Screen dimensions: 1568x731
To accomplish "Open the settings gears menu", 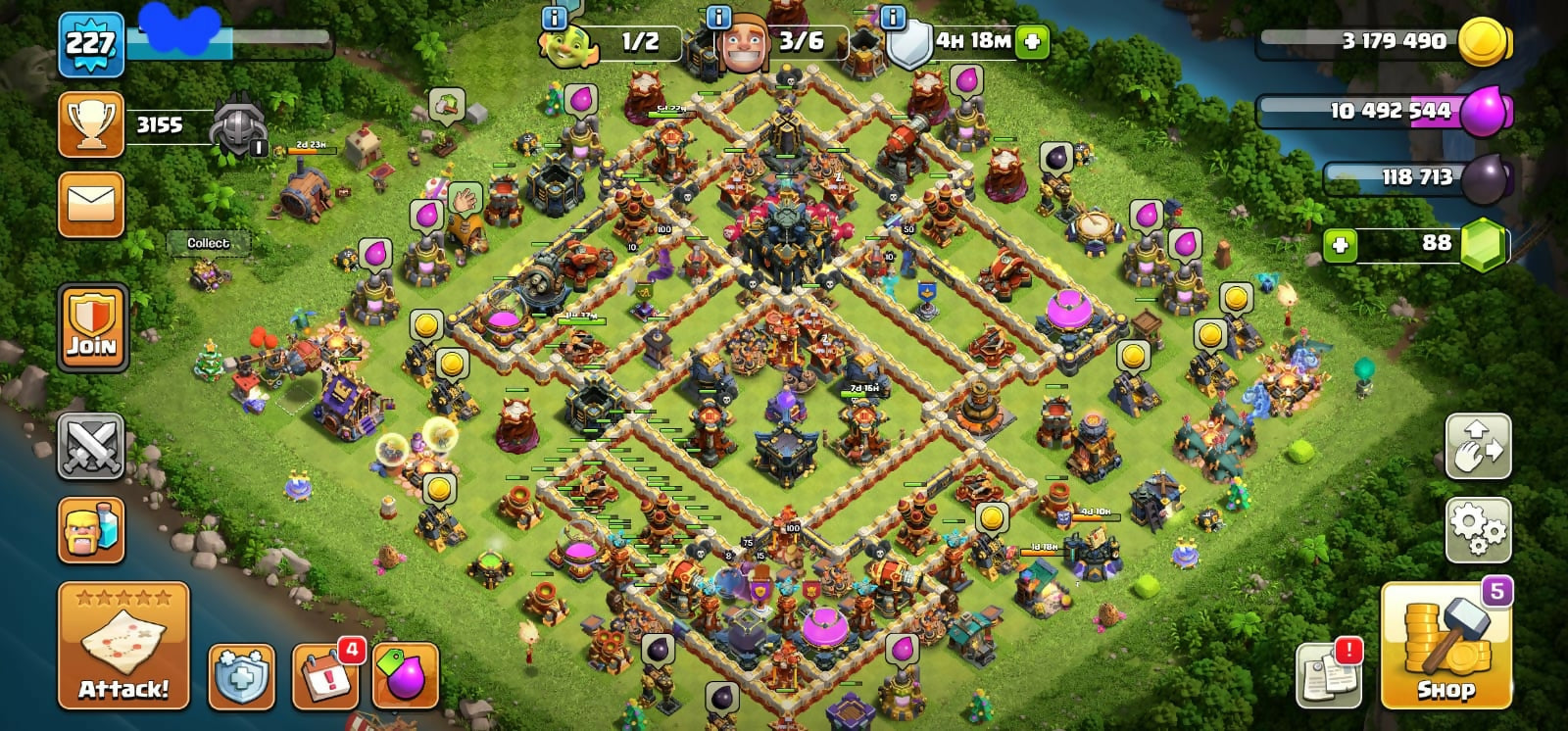I will pyautogui.click(x=1478, y=530).
